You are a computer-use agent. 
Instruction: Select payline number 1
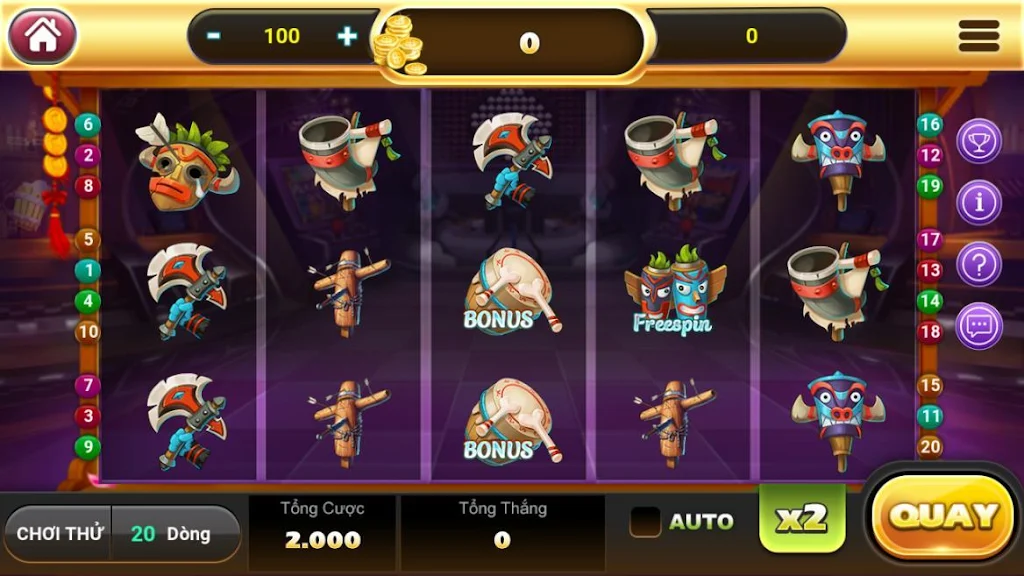[88, 270]
